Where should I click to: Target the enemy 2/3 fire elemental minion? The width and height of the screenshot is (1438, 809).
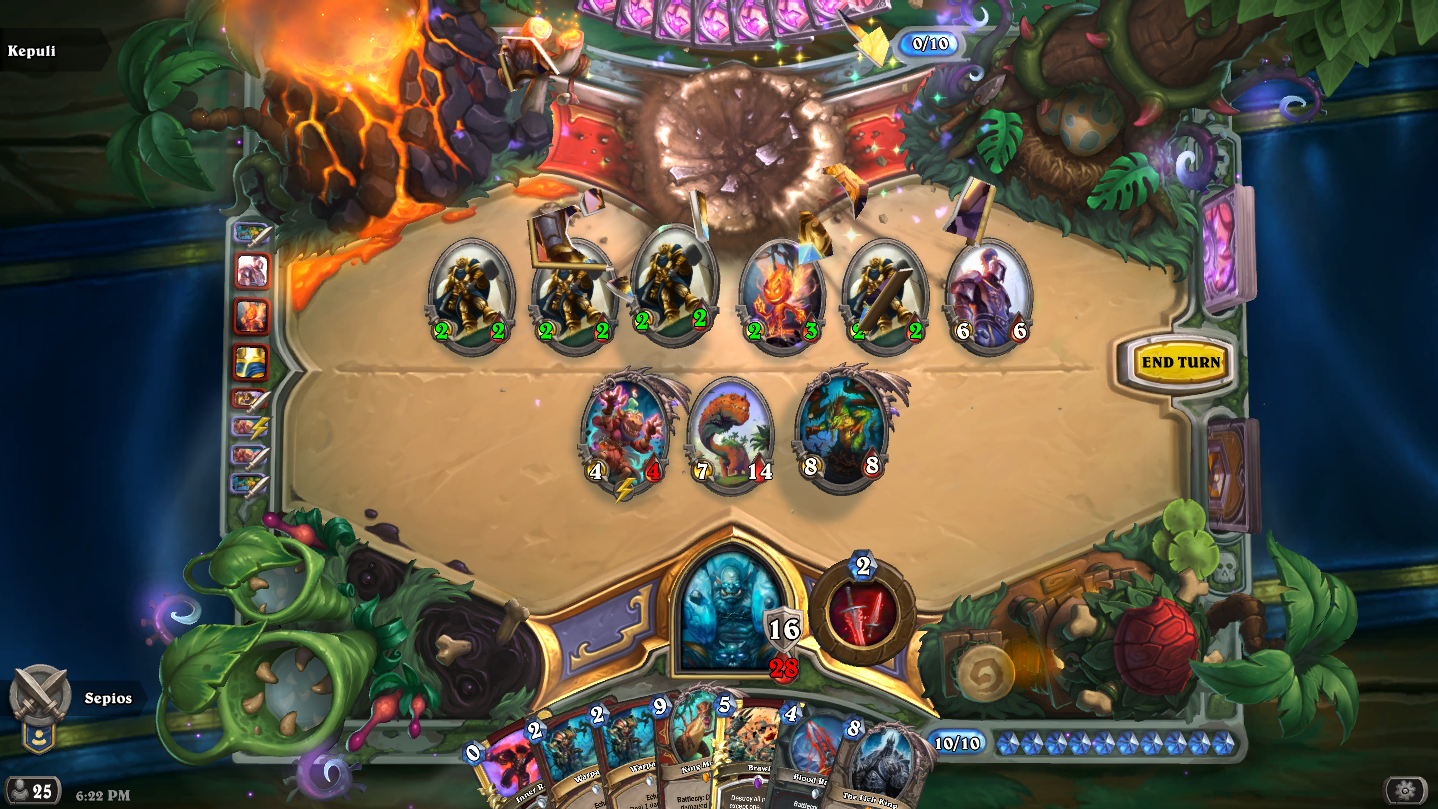(x=780, y=297)
